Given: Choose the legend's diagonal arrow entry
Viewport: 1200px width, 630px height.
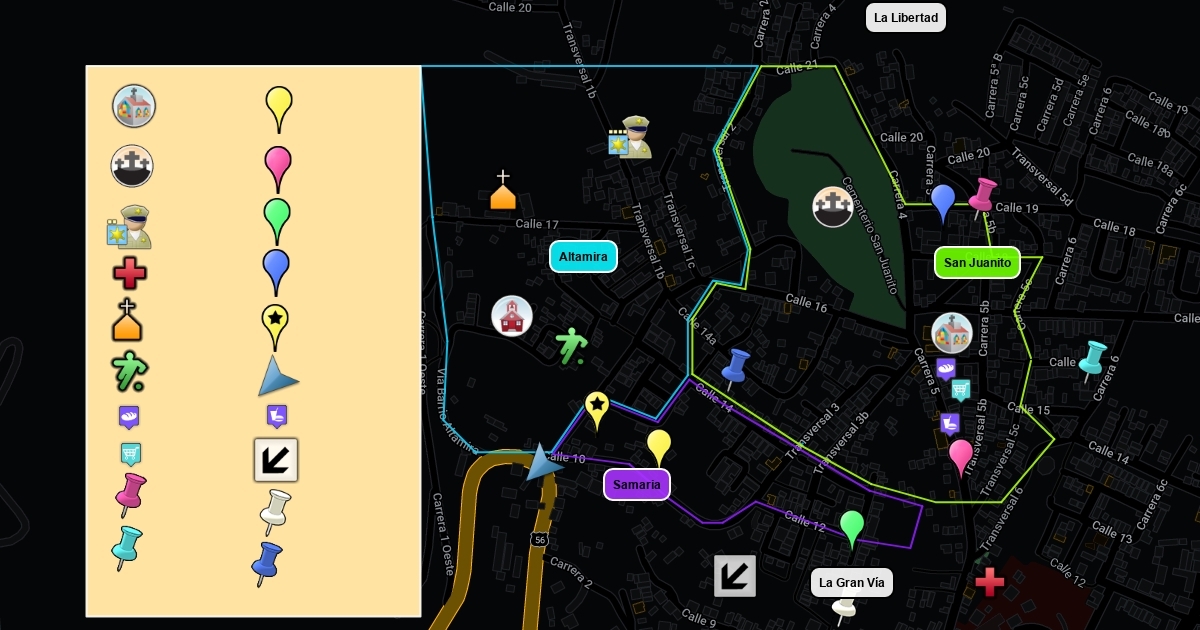Looking at the screenshot, I should [276, 460].
